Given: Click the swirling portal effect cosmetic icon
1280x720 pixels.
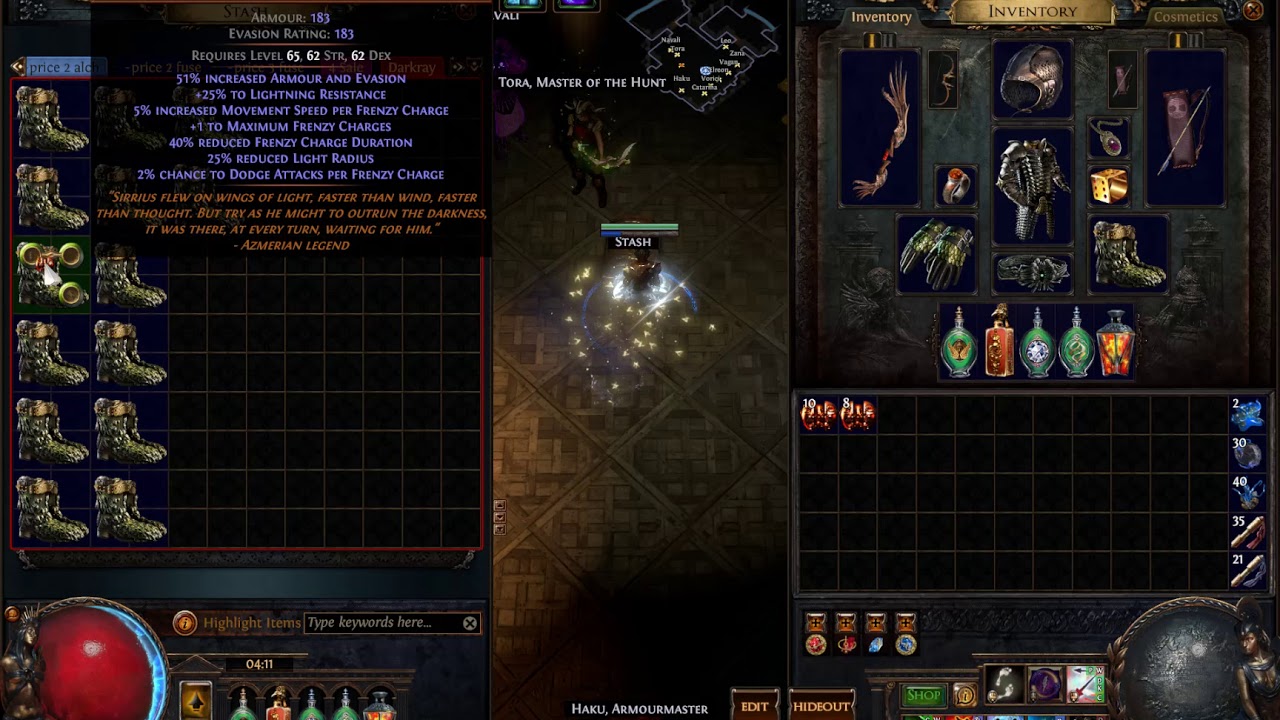Looking at the screenshot, I should click(x=1044, y=683).
